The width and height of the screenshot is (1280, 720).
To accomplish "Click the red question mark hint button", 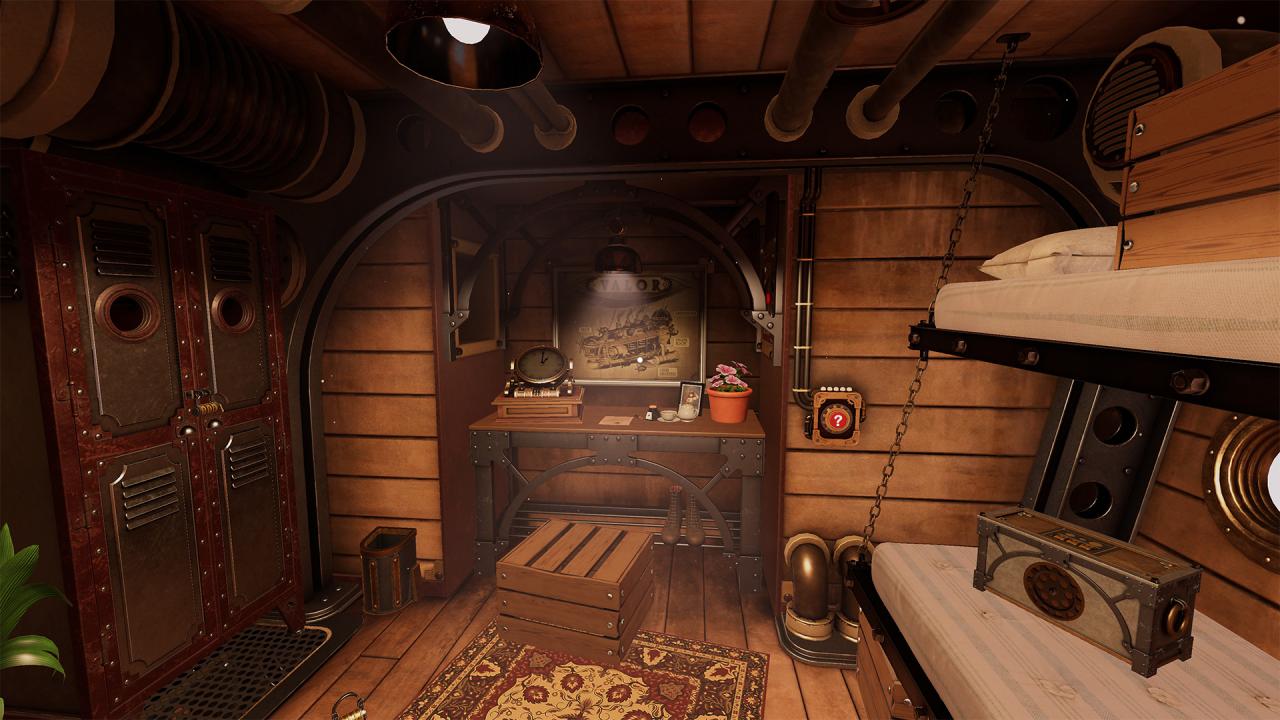I will pos(837,421).
